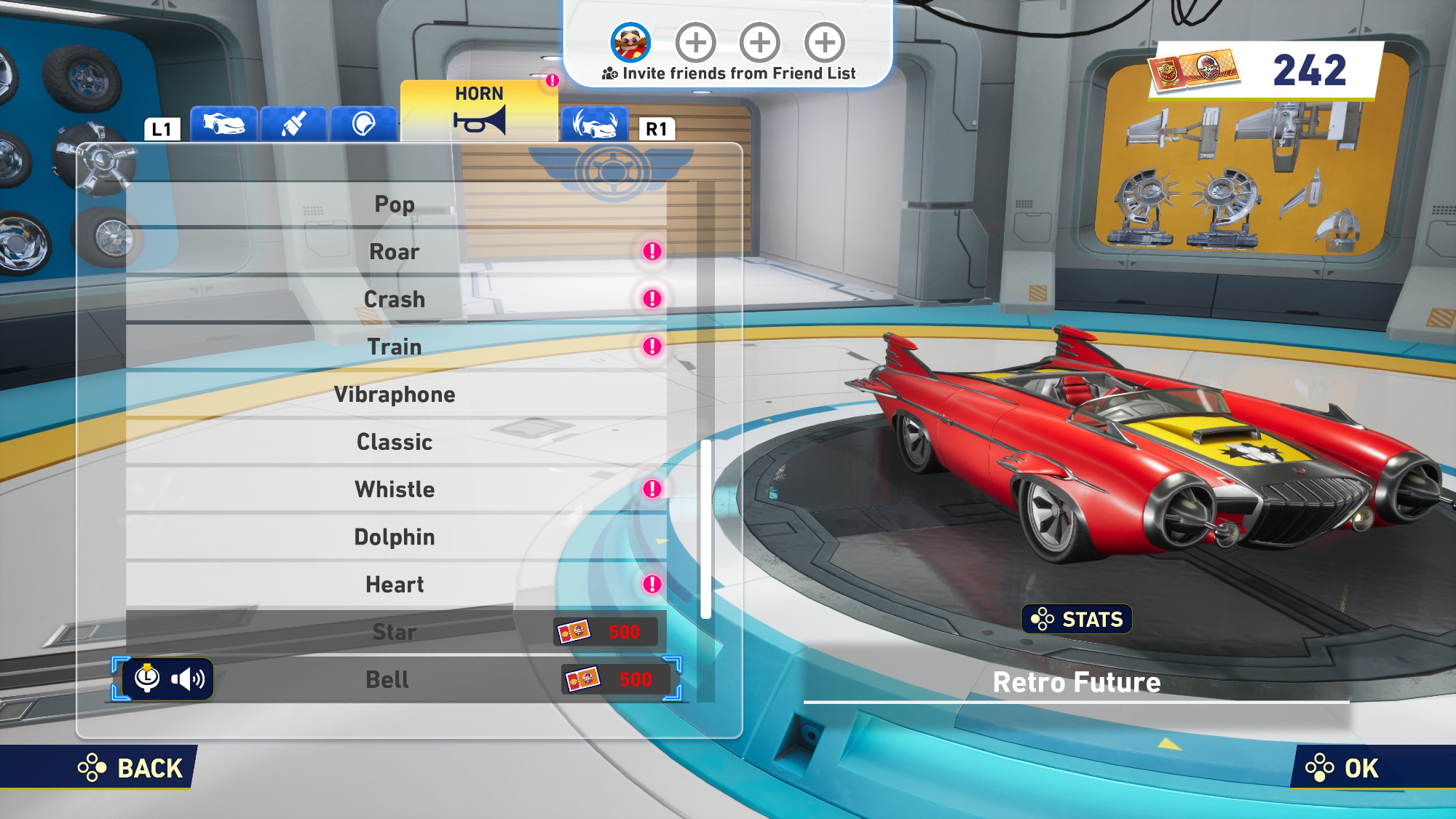Choose the Dolphin horn sound

point(395,537)
